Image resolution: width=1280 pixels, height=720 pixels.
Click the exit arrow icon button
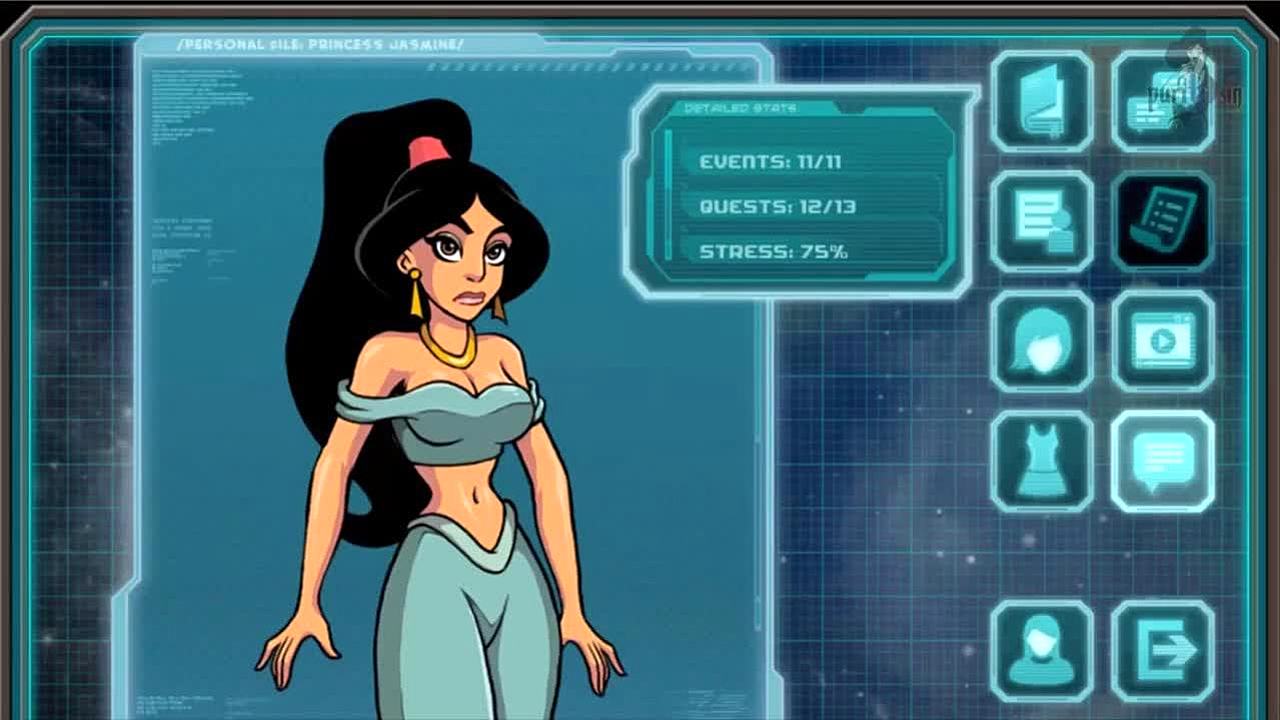pos(1163,651)
